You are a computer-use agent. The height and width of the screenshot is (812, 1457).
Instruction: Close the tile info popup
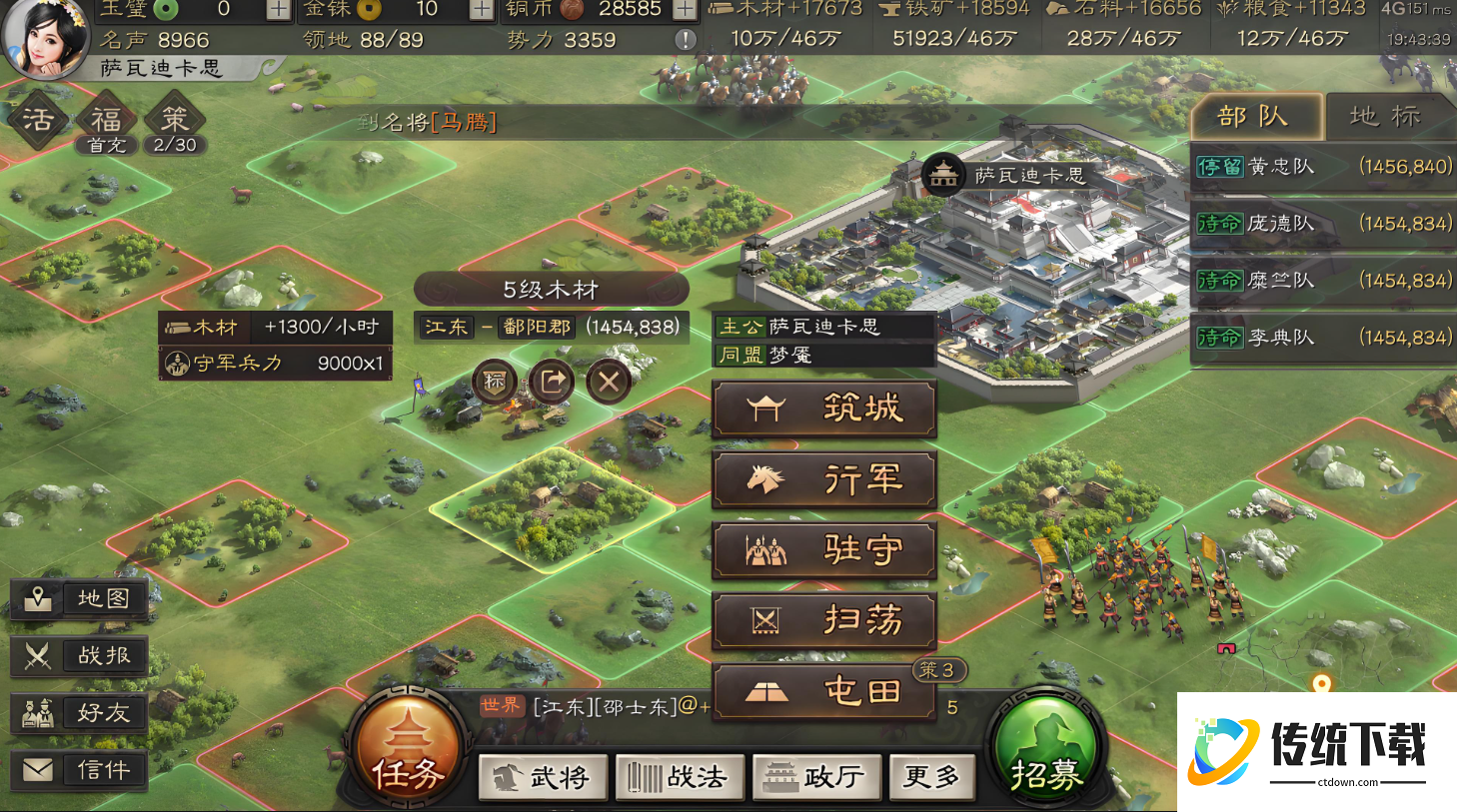click(609, 381)
